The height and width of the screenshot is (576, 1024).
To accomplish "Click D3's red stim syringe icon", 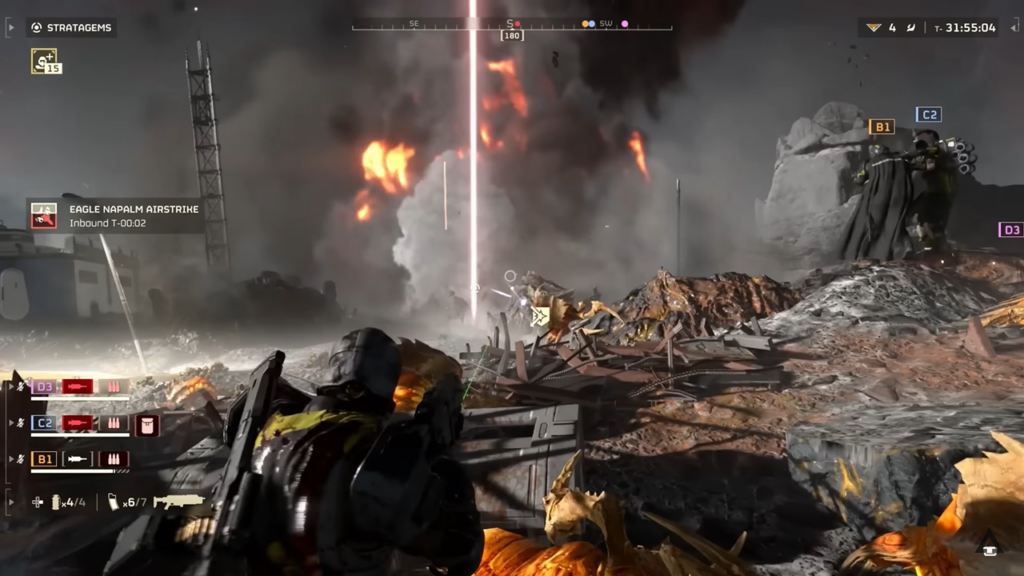I will pos(78,386).
